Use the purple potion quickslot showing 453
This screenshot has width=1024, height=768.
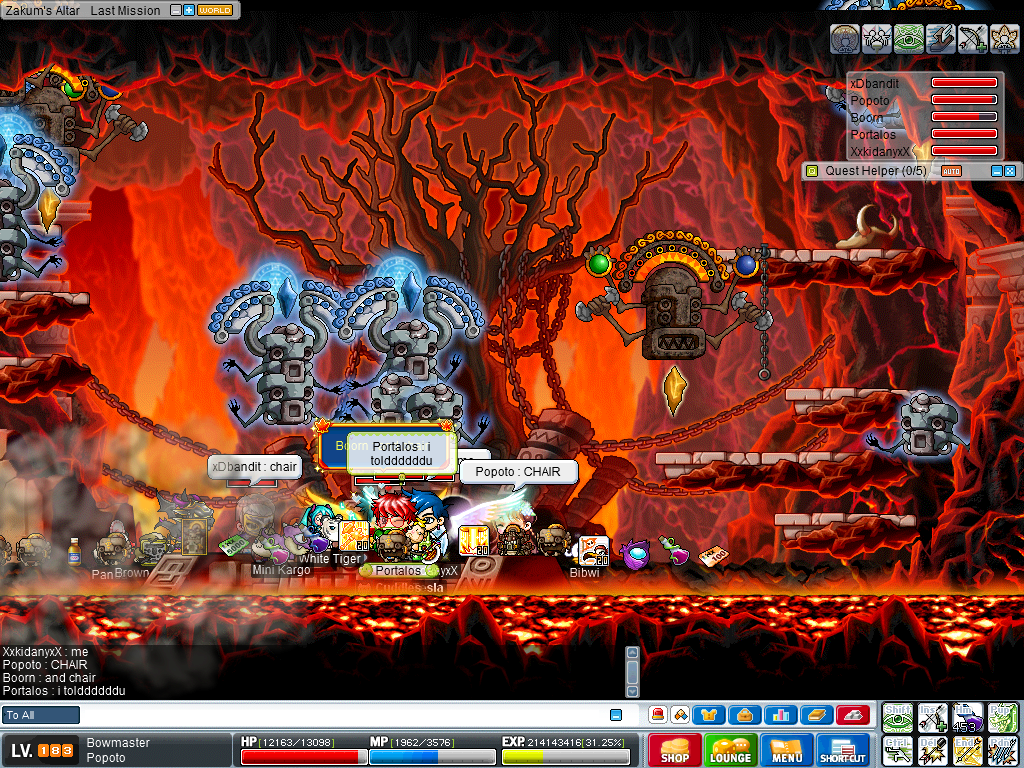967,717
